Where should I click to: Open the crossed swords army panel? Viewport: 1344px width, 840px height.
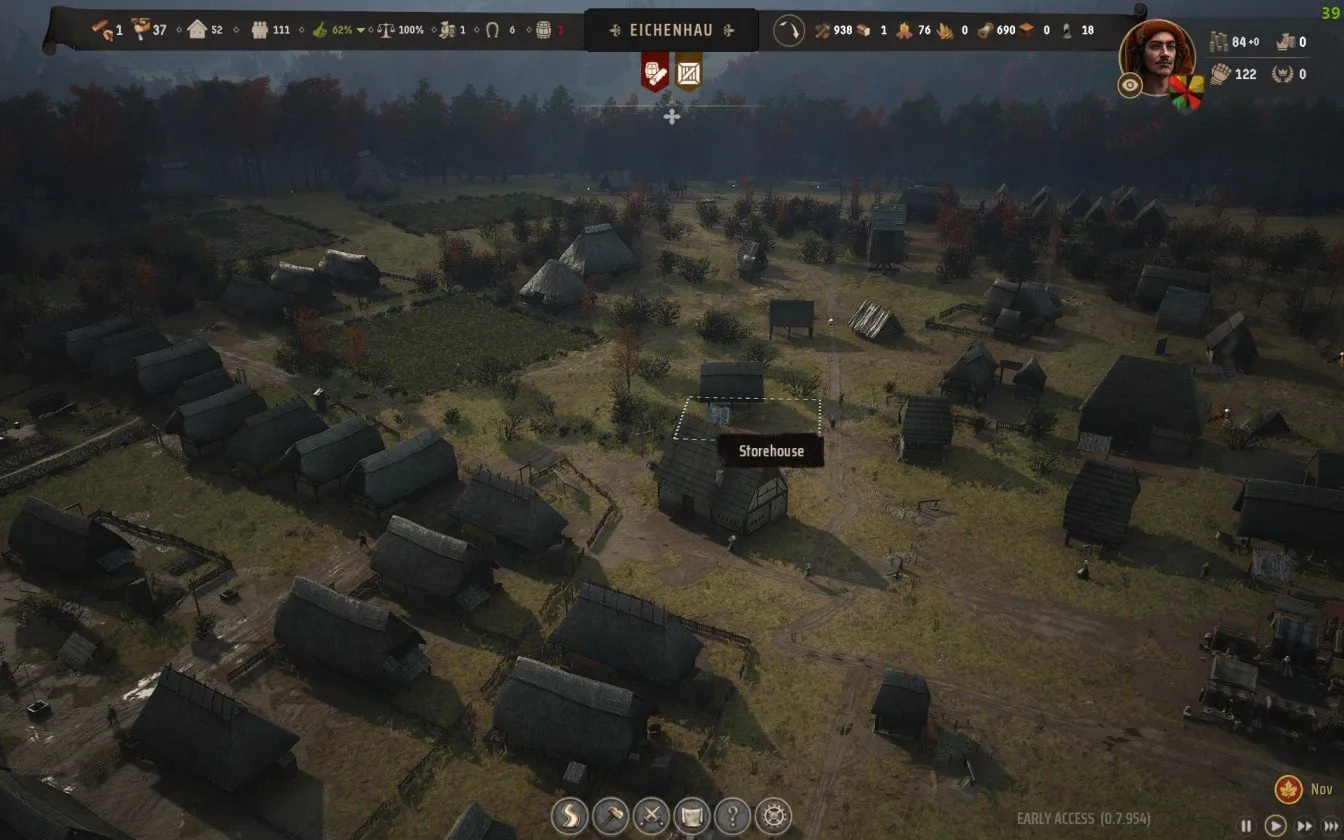[651, 813]
